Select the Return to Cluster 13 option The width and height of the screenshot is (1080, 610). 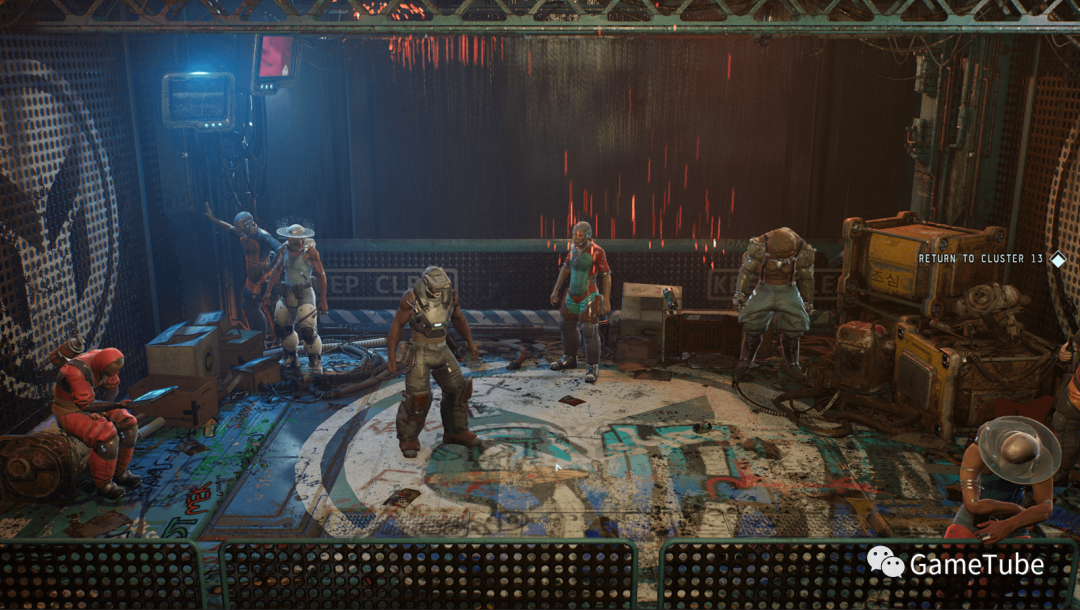(x=982, y=259)
